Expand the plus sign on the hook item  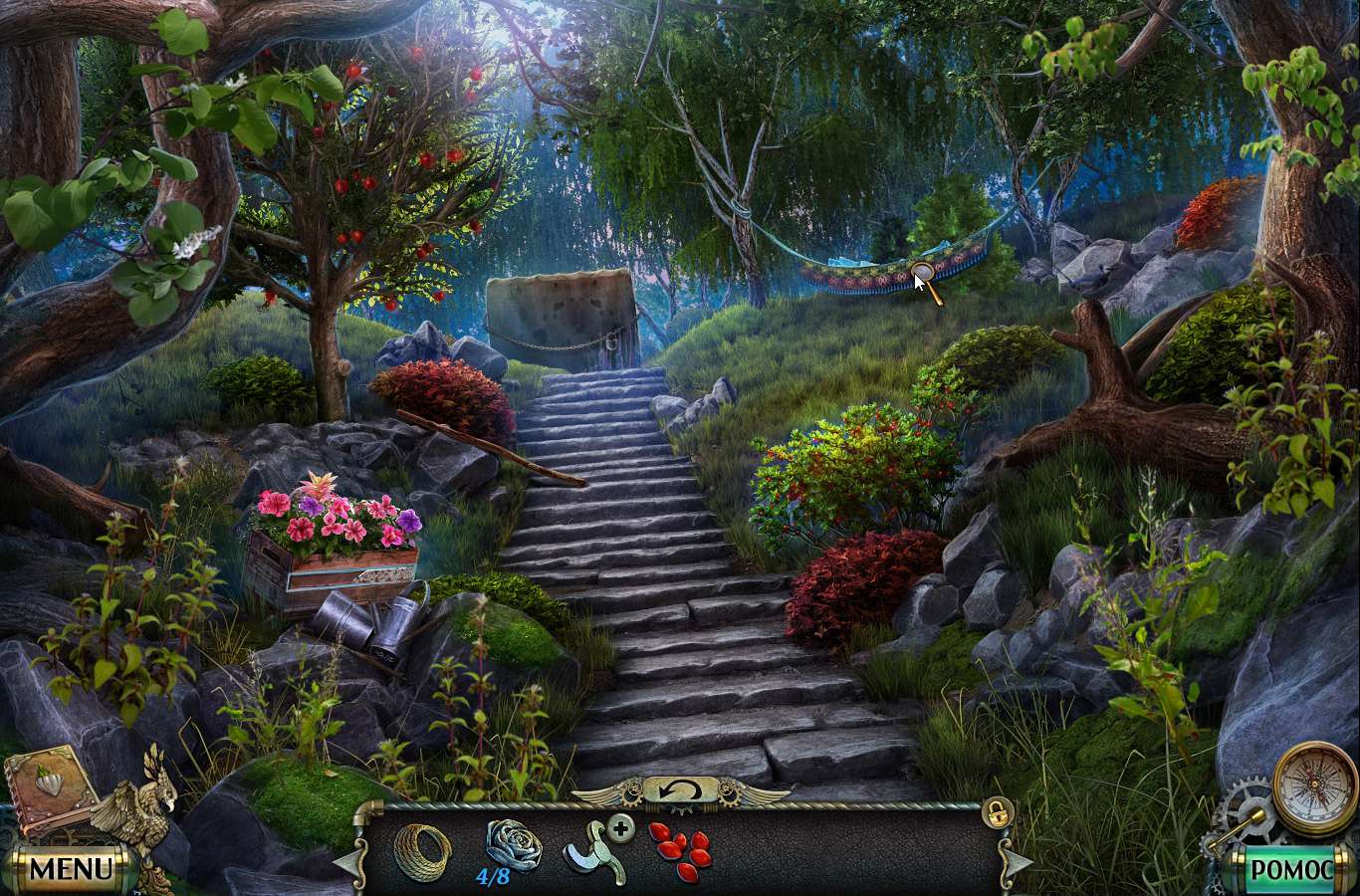pos(620,827)
